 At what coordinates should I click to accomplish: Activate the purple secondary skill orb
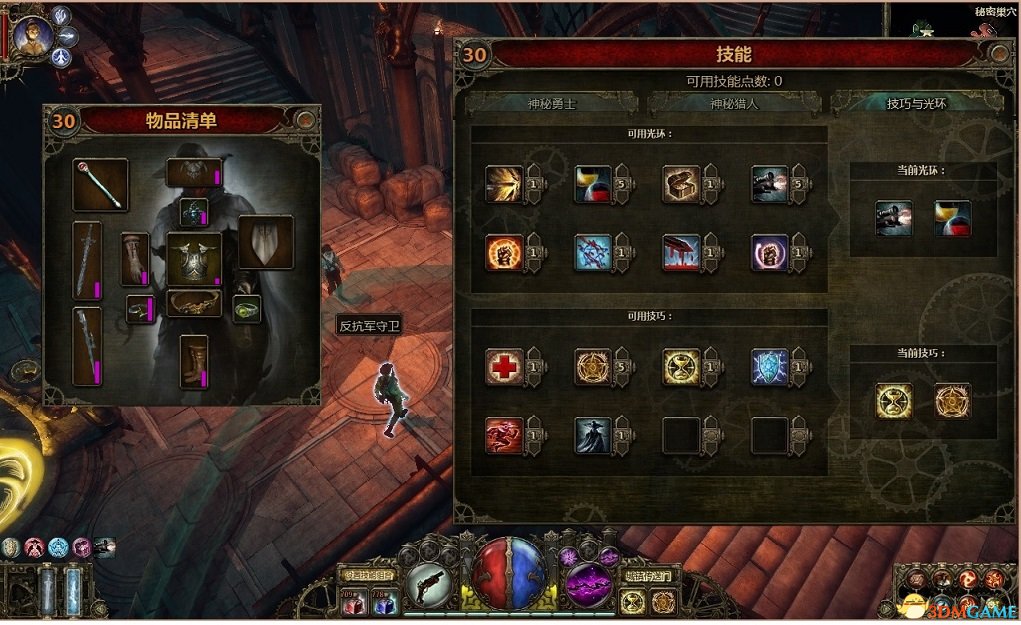pyautogui.click(x=588, y=580)
